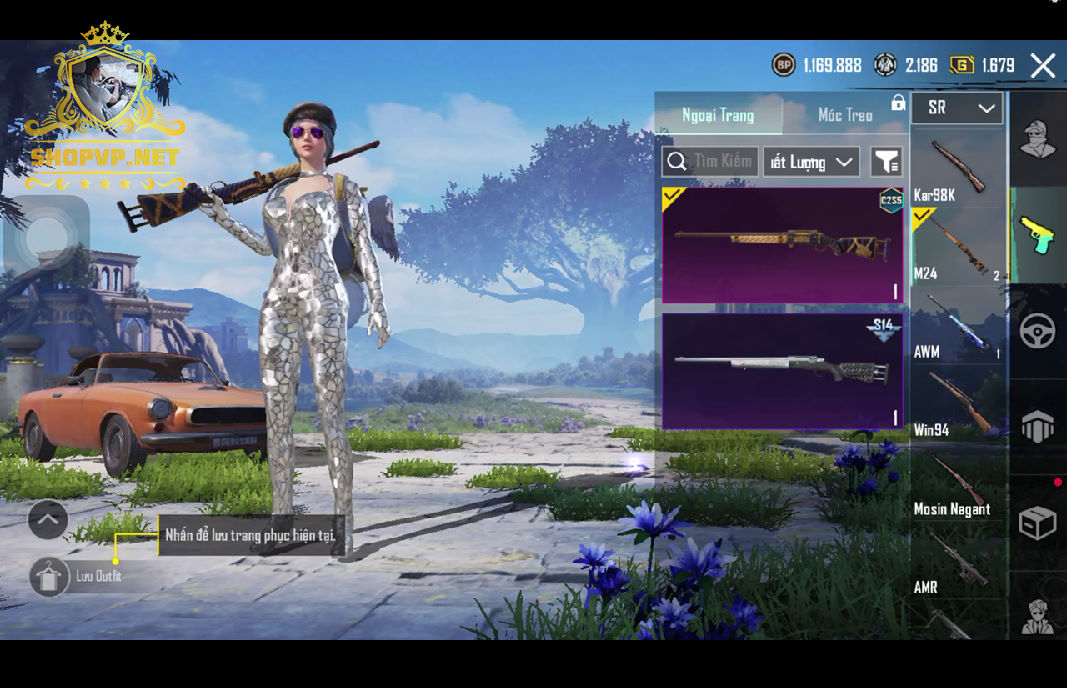Save the current look with Lưu Outfit
The image size is (1067, 688).
click(50, 577)
